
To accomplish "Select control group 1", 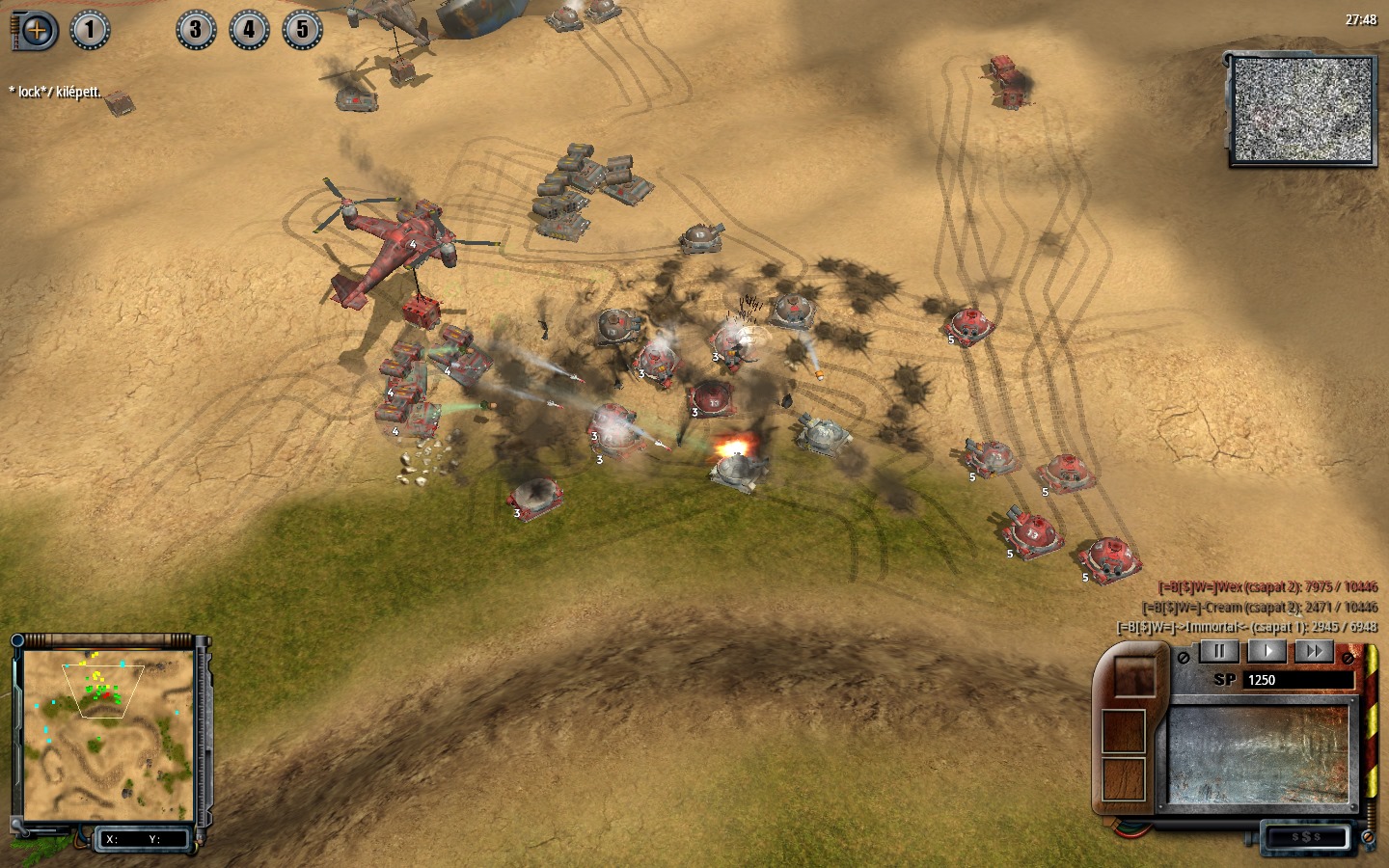I will point(90,30).
